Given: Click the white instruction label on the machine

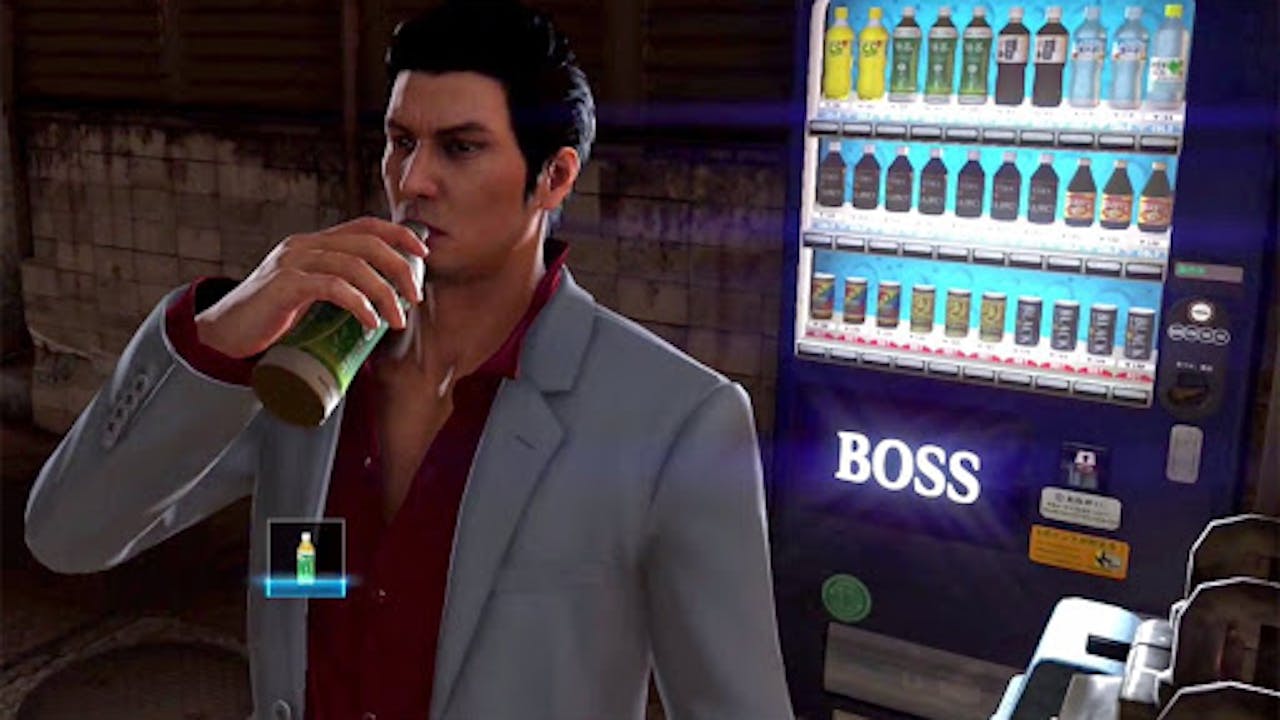Looking at the screenshot, I should click(x=1079, y=507).
